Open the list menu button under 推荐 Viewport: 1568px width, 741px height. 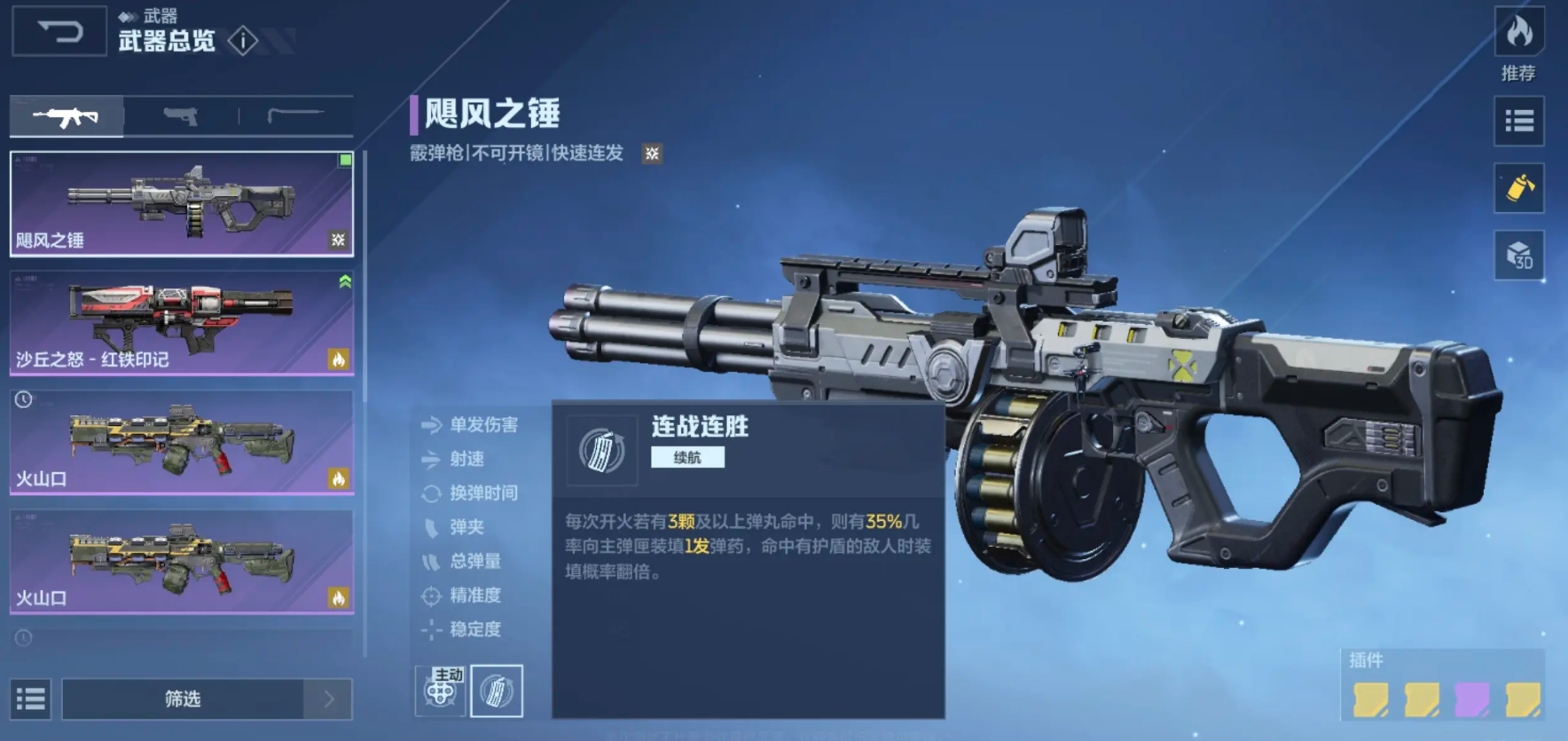1518,121
